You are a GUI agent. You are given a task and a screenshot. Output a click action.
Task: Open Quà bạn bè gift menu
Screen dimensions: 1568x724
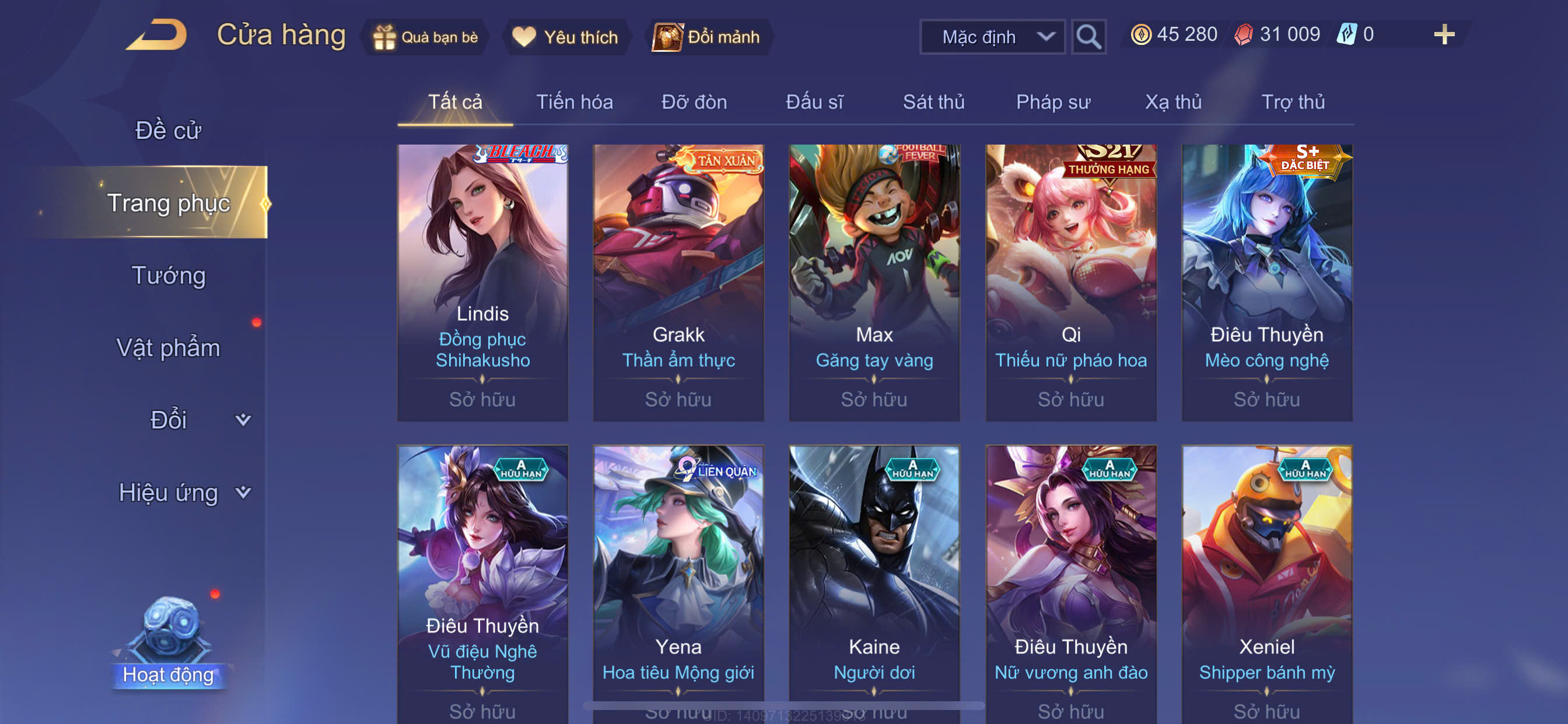click(425, 37)
